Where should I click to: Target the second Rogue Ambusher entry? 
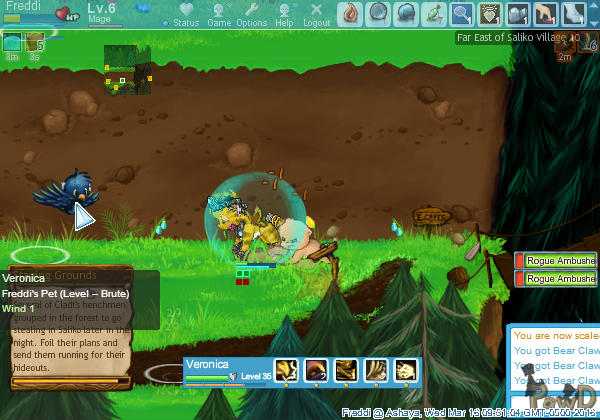pyautogui.click(x=558, y=279)
